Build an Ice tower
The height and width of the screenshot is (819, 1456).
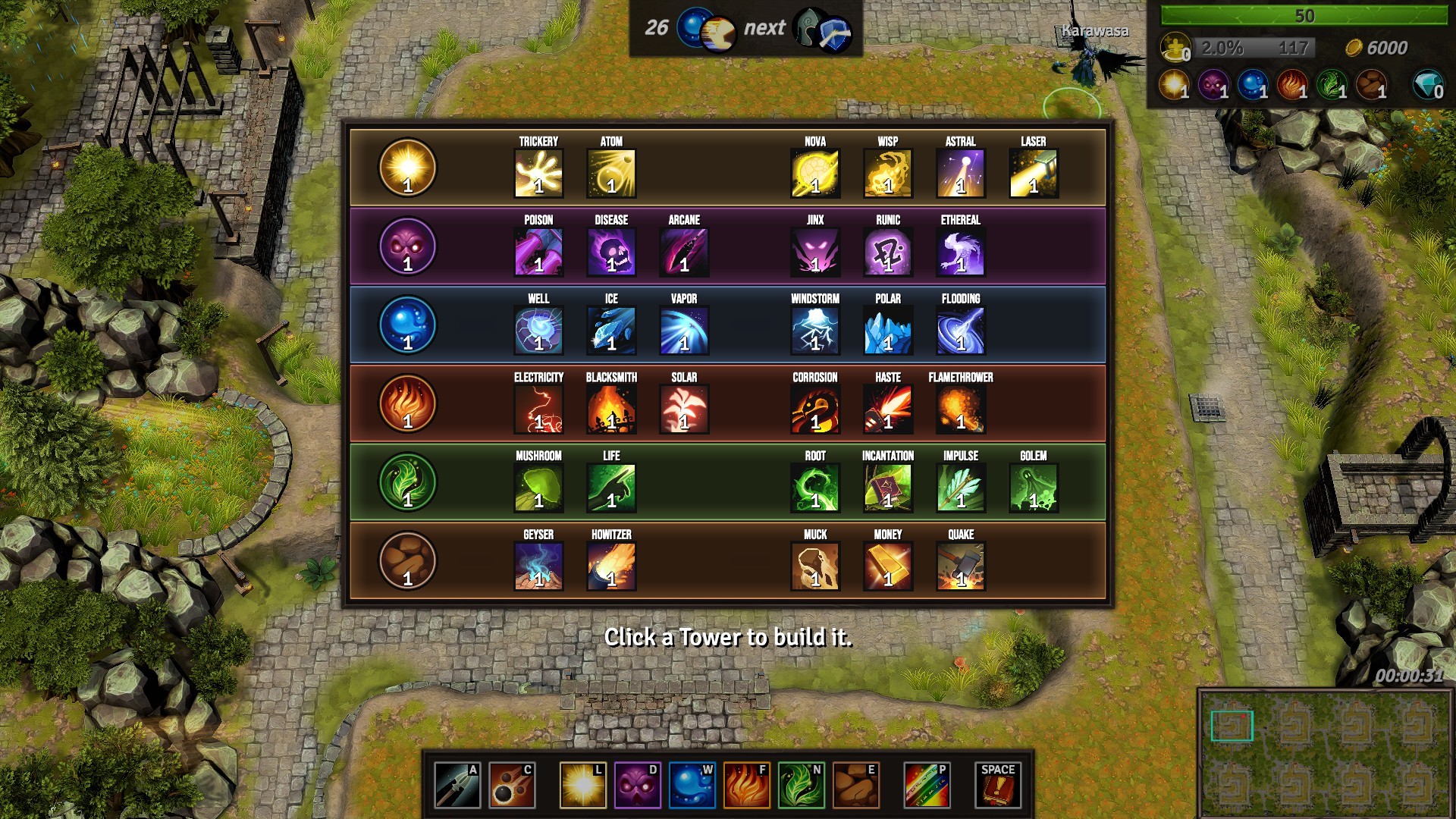point(610,330)
